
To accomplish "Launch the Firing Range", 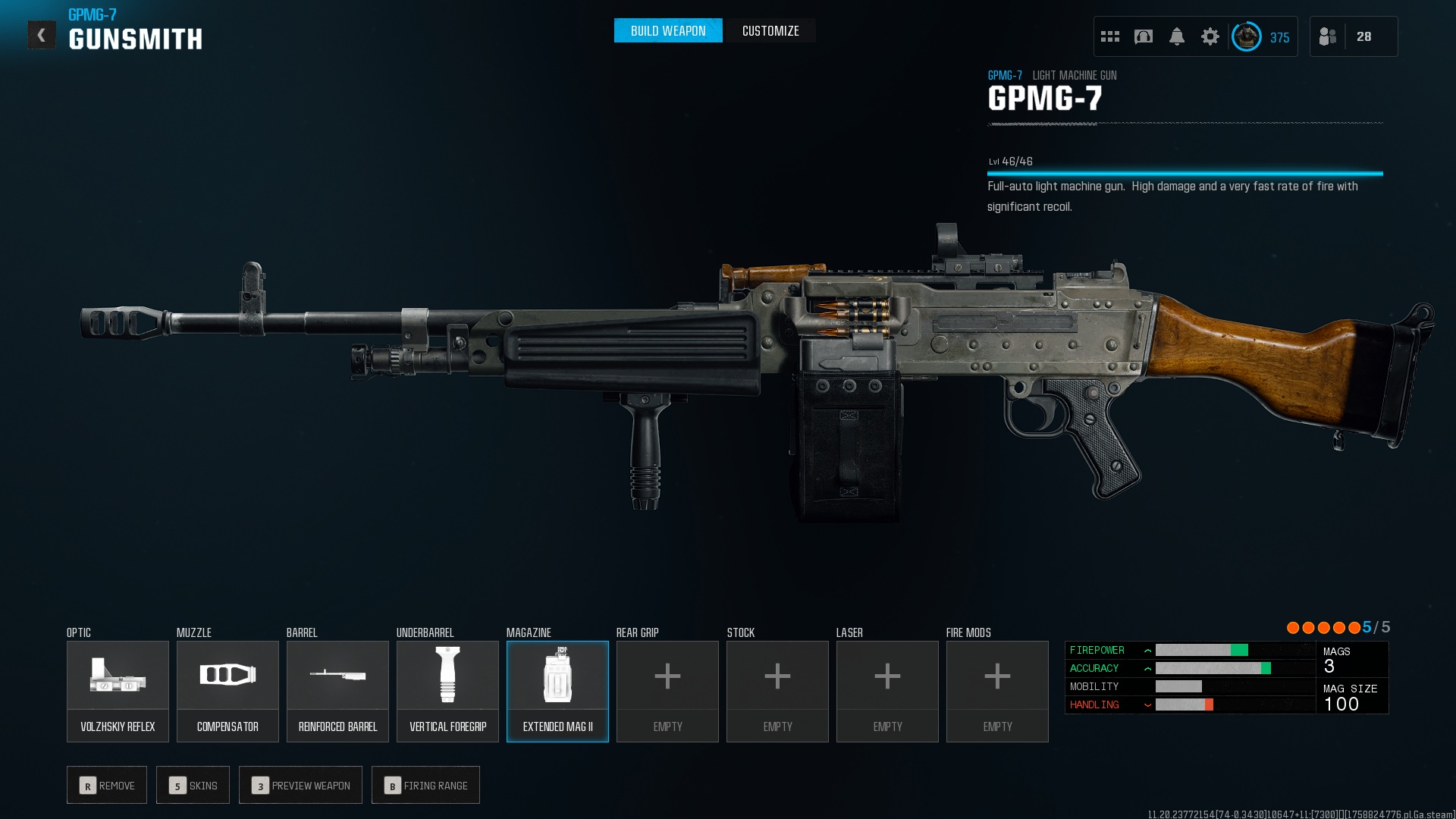I will 425,785.
